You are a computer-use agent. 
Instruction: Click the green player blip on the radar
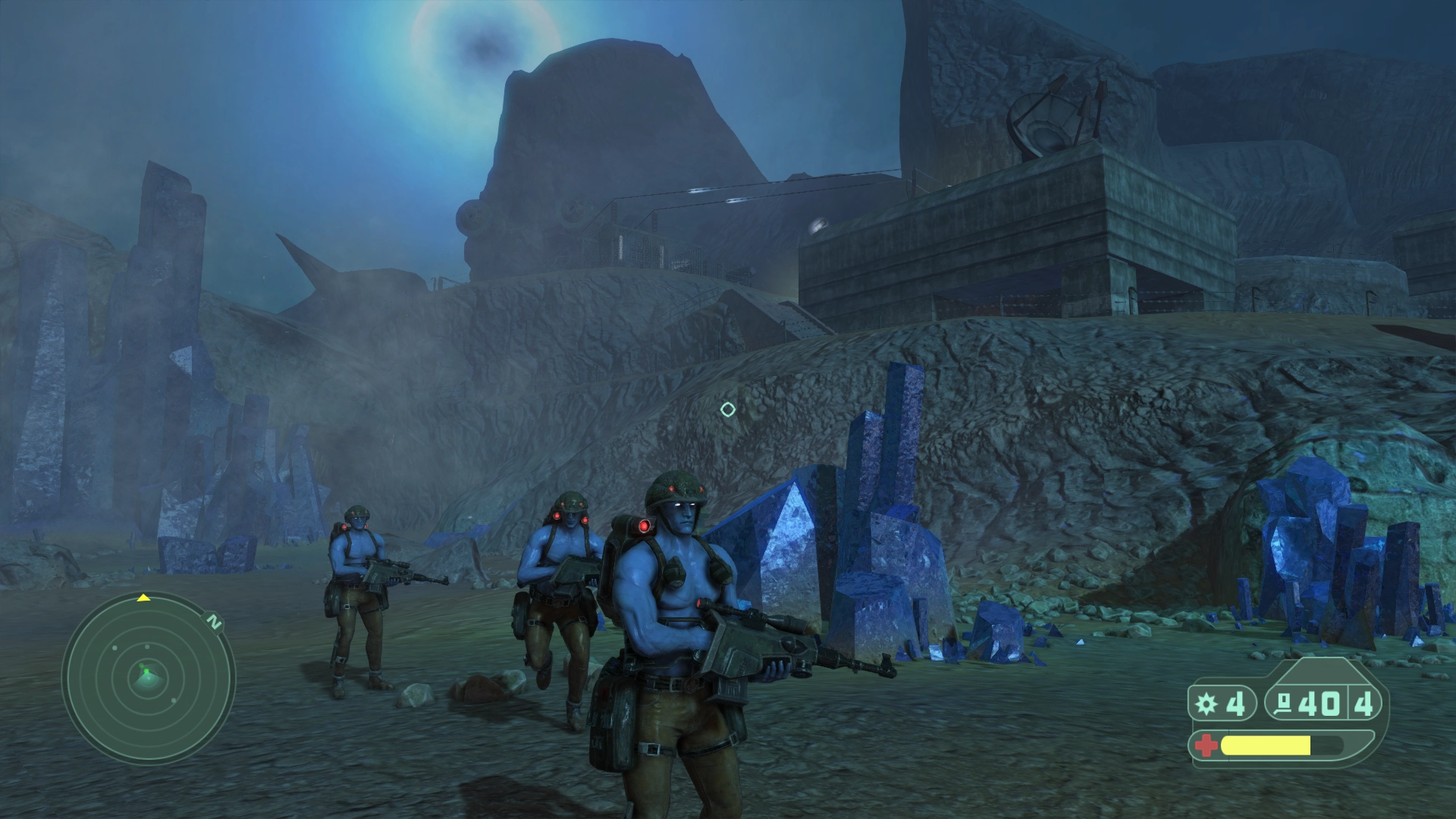tap(146, 671)
